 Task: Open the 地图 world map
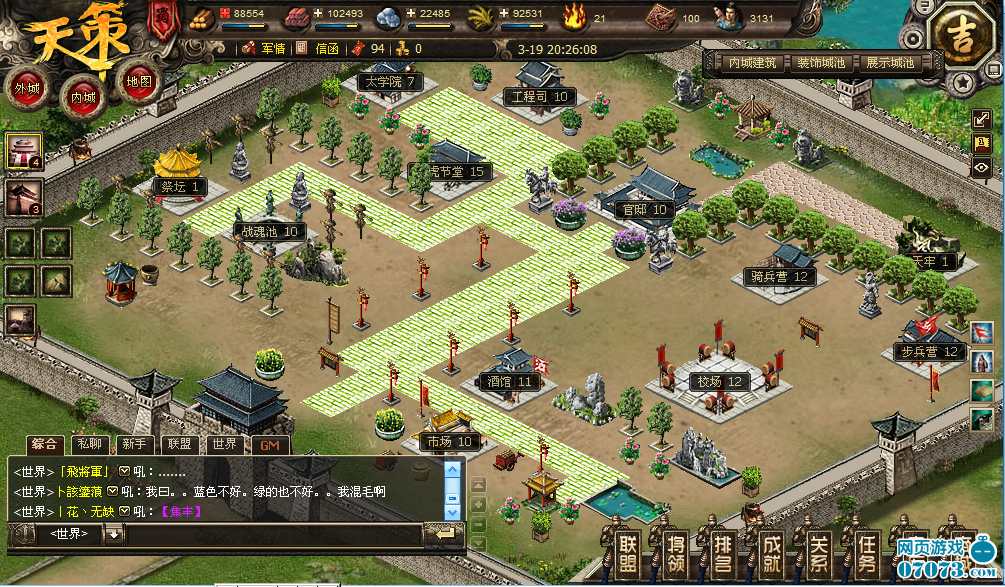139,82
